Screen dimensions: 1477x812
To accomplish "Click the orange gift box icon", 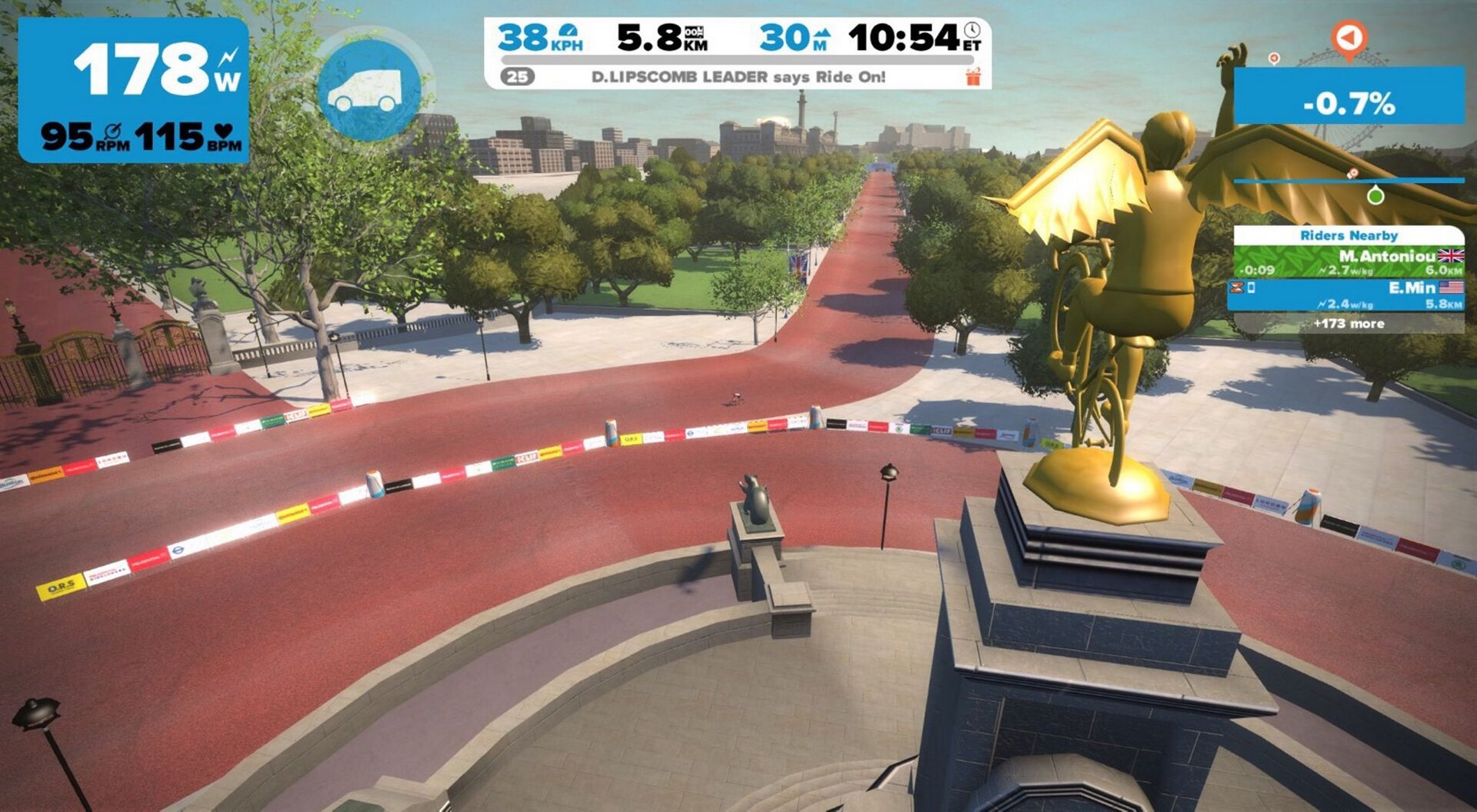I will pyautogui.click(x=973, y=76).
